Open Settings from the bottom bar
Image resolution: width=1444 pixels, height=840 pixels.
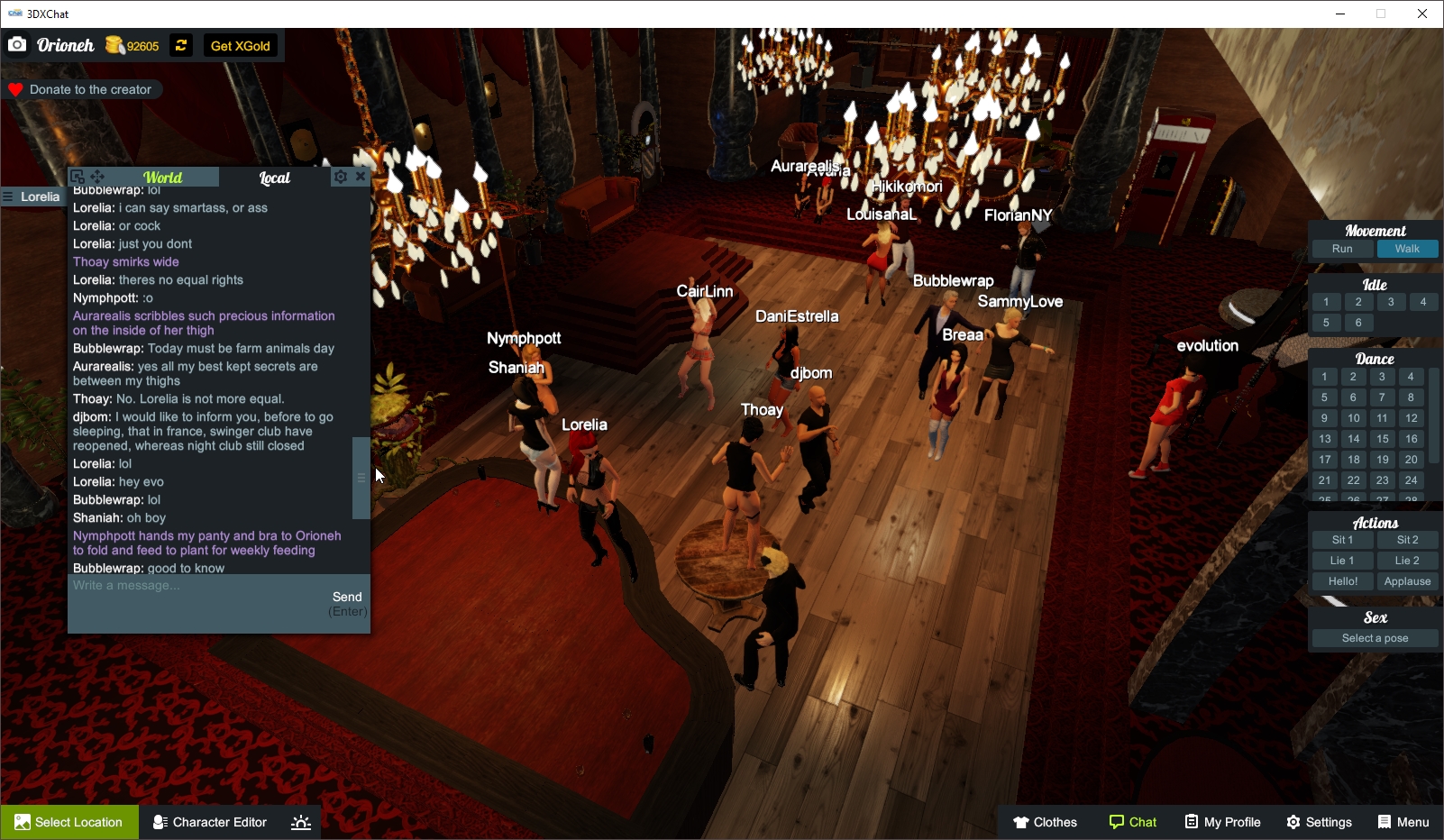[x=1320, y=822]
